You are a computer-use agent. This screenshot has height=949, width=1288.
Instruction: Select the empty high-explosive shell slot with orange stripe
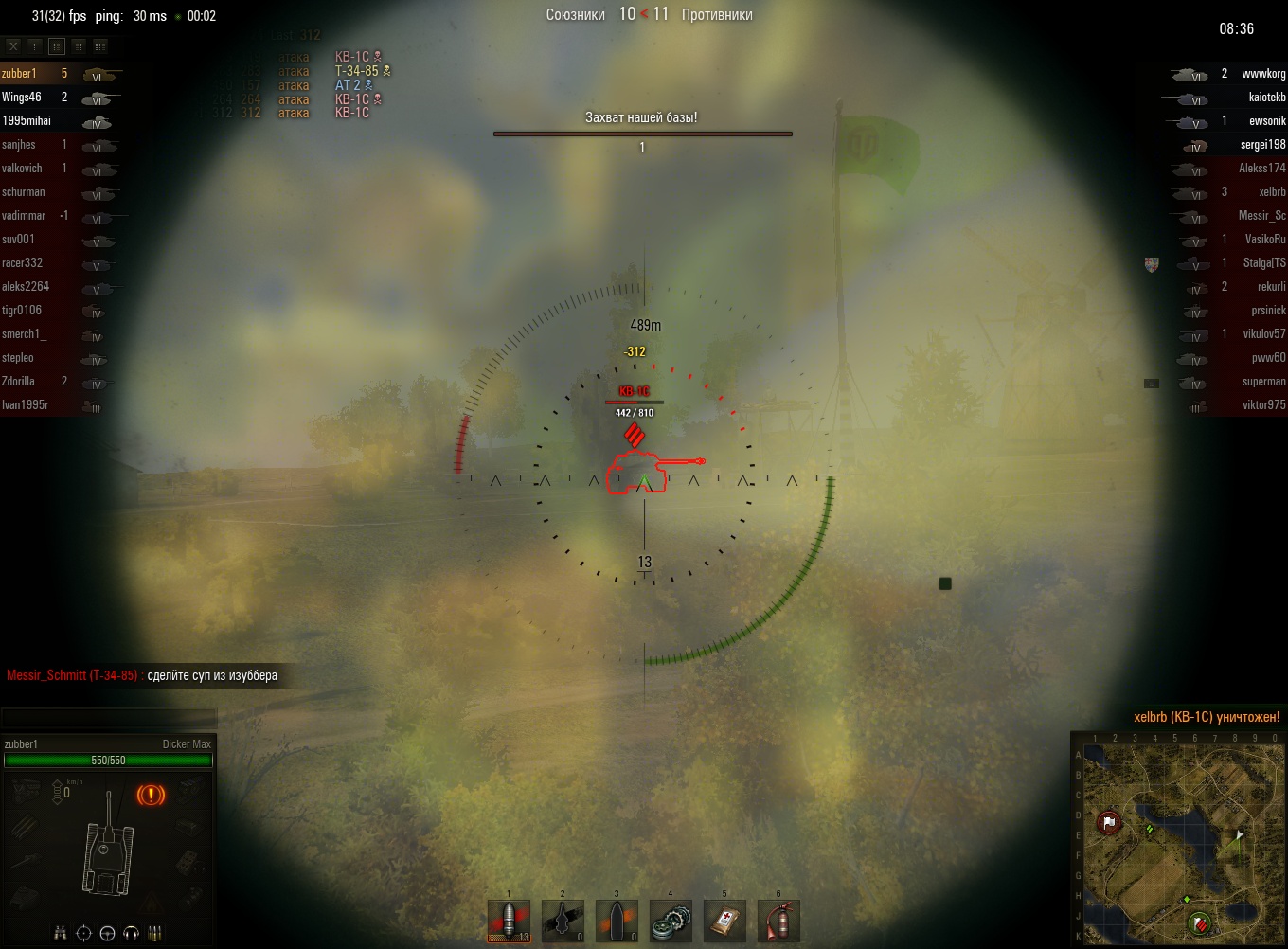click(x=617, y=921)
